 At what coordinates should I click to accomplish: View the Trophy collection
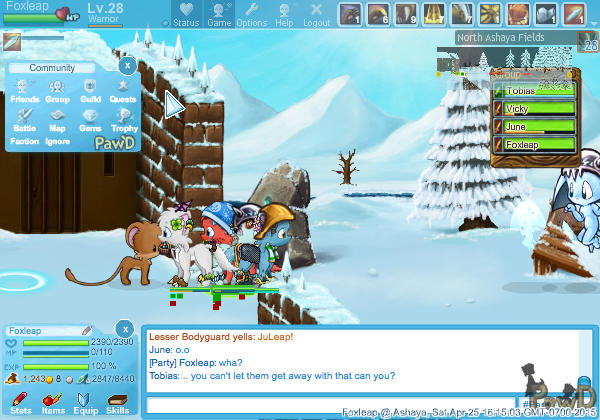tap(123, 120)
